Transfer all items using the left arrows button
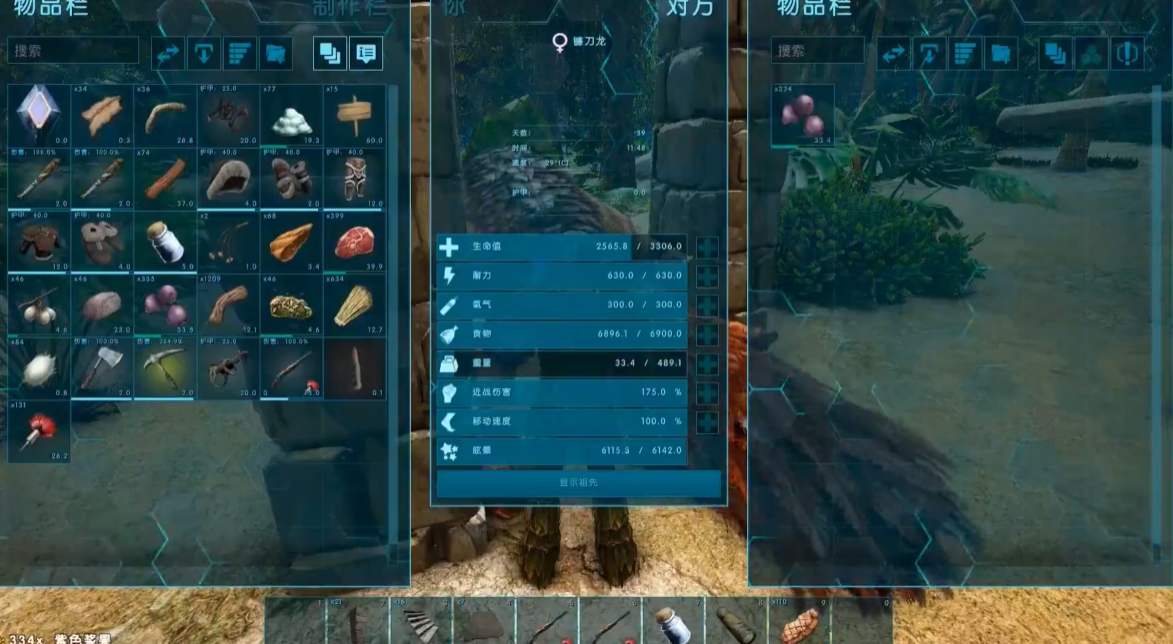 click(168, 53)
